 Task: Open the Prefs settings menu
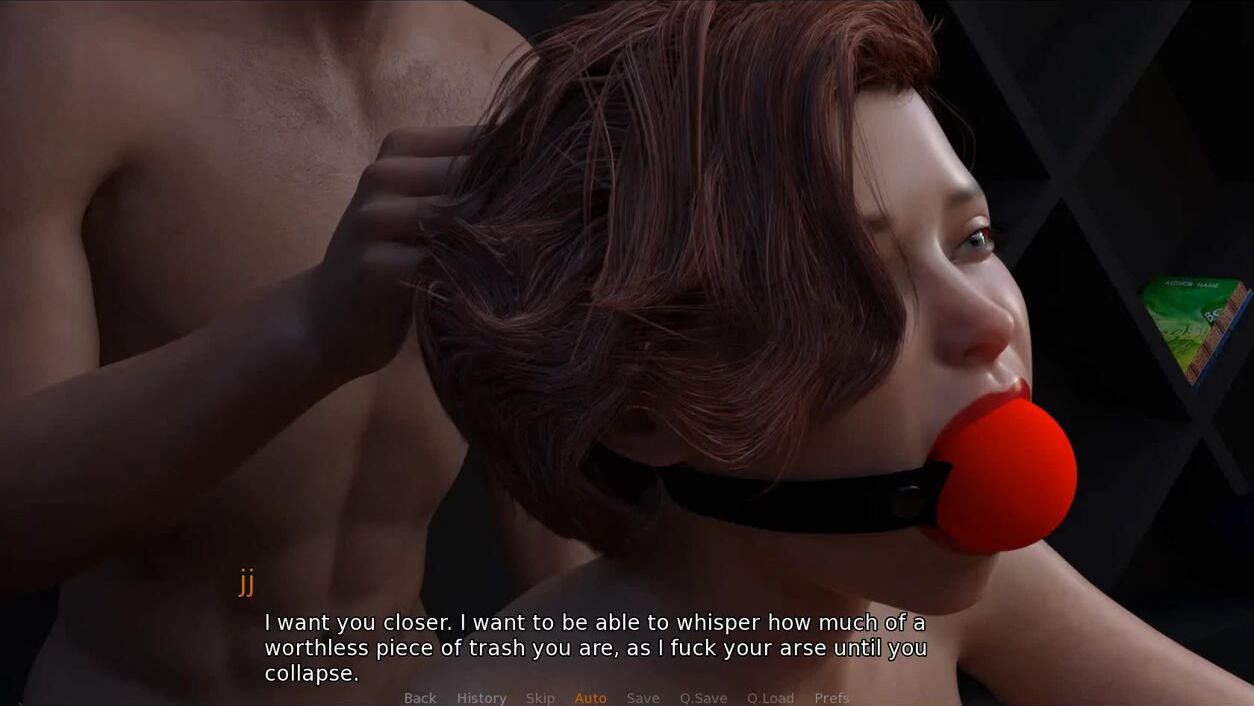(831, 698)
